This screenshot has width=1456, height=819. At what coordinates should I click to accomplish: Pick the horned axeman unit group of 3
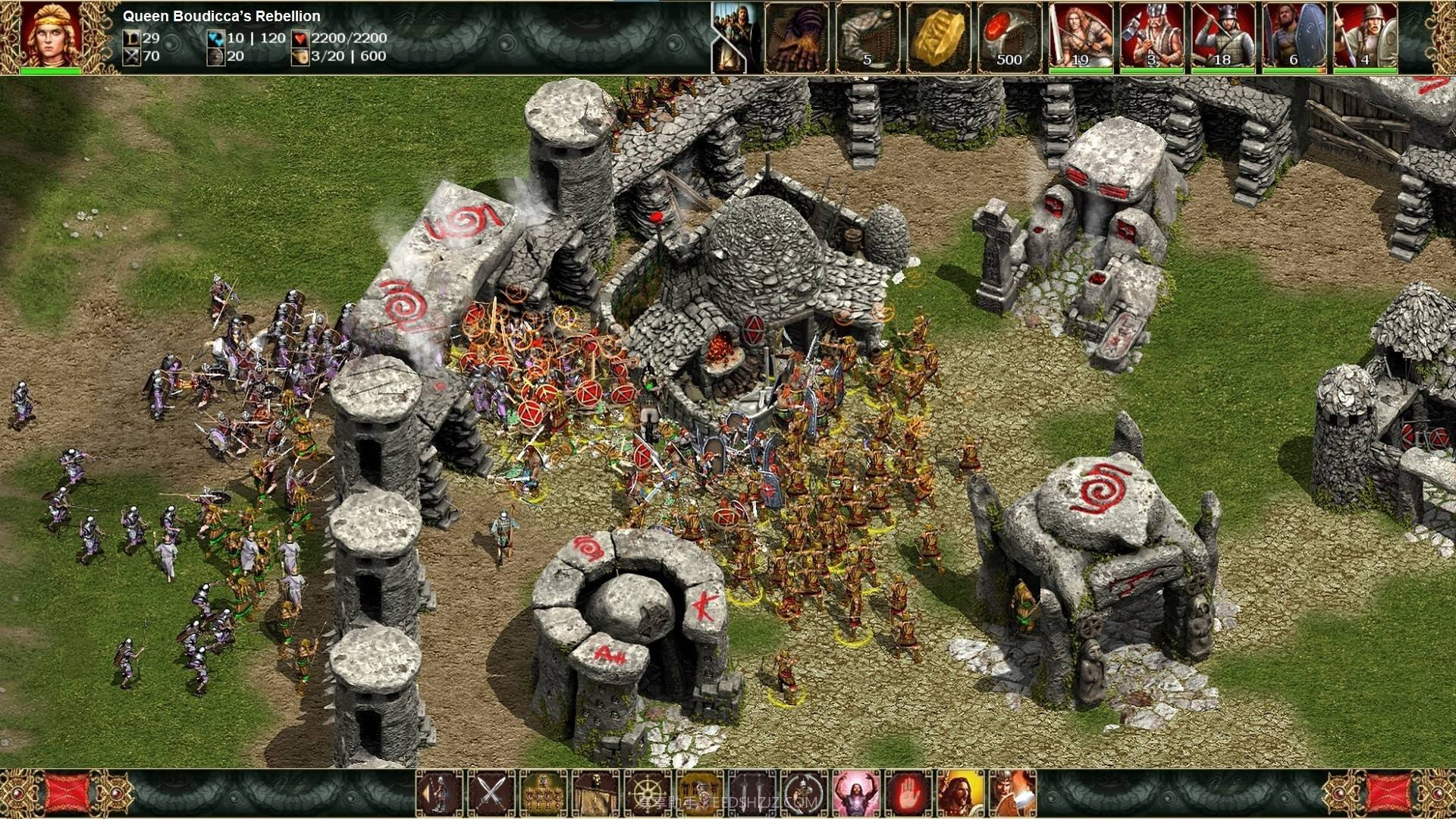point(1152,37)
